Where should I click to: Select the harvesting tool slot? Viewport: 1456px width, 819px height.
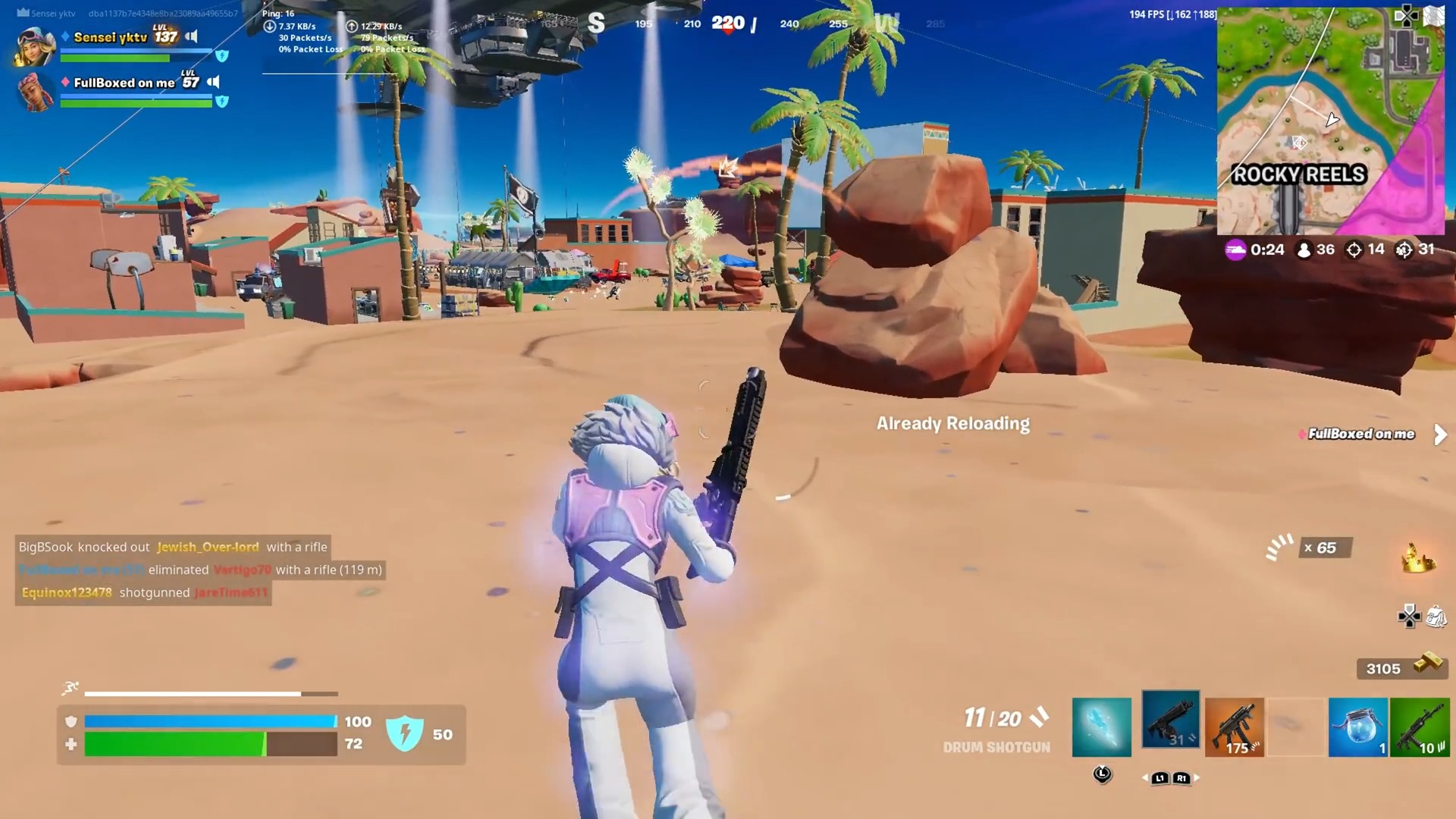coord(1101,726)
